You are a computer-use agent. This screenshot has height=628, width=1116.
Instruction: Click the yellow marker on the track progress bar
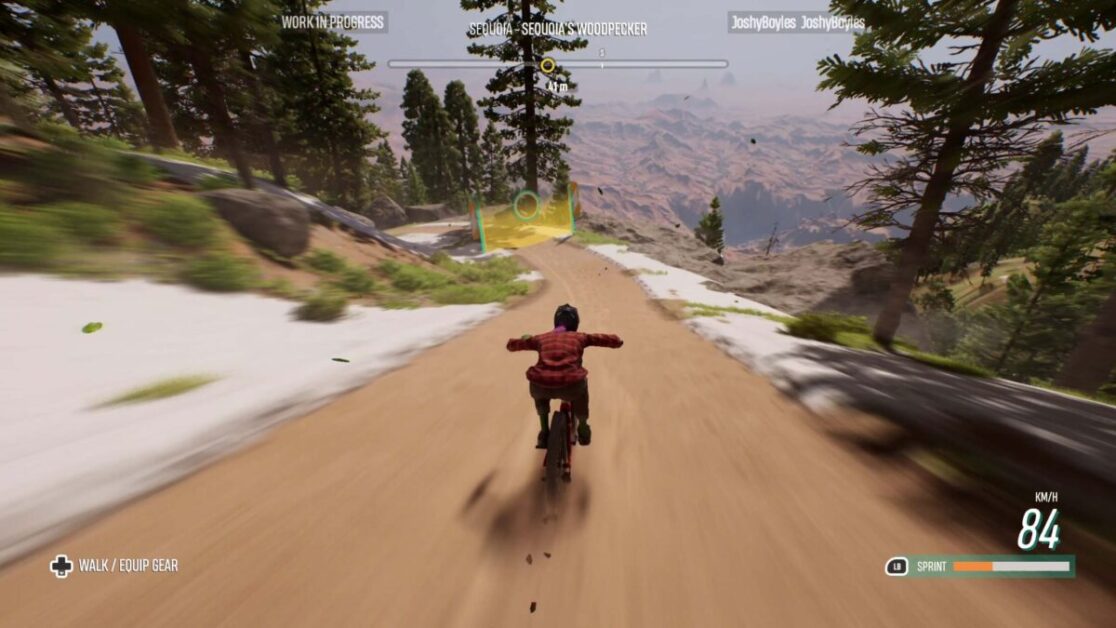coord(547,66)
